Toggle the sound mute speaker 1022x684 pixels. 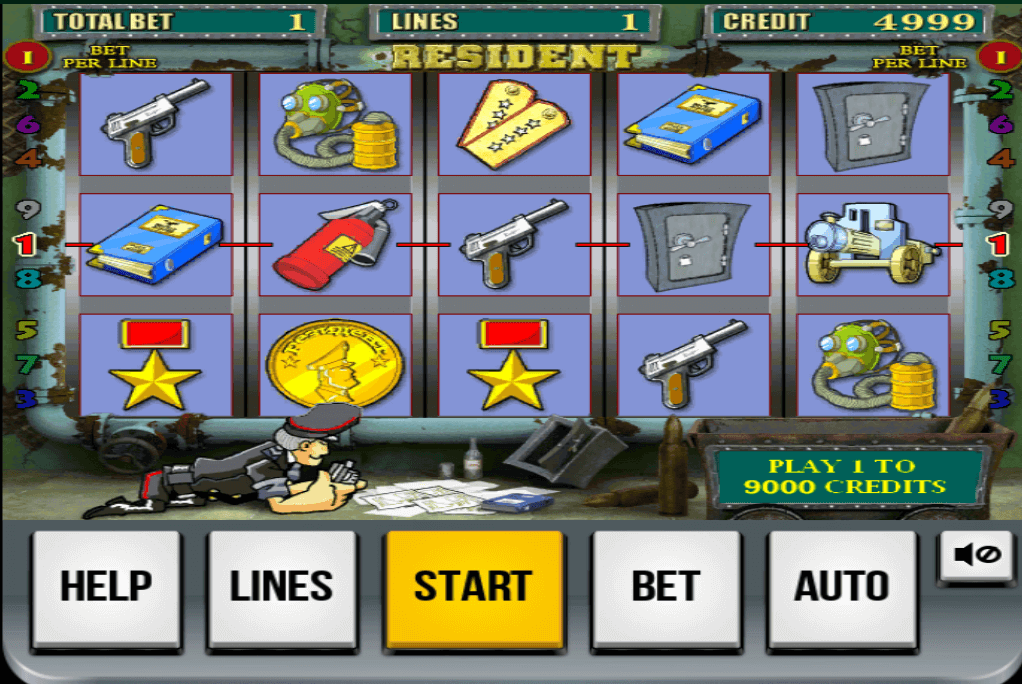(x=975, y=554)
